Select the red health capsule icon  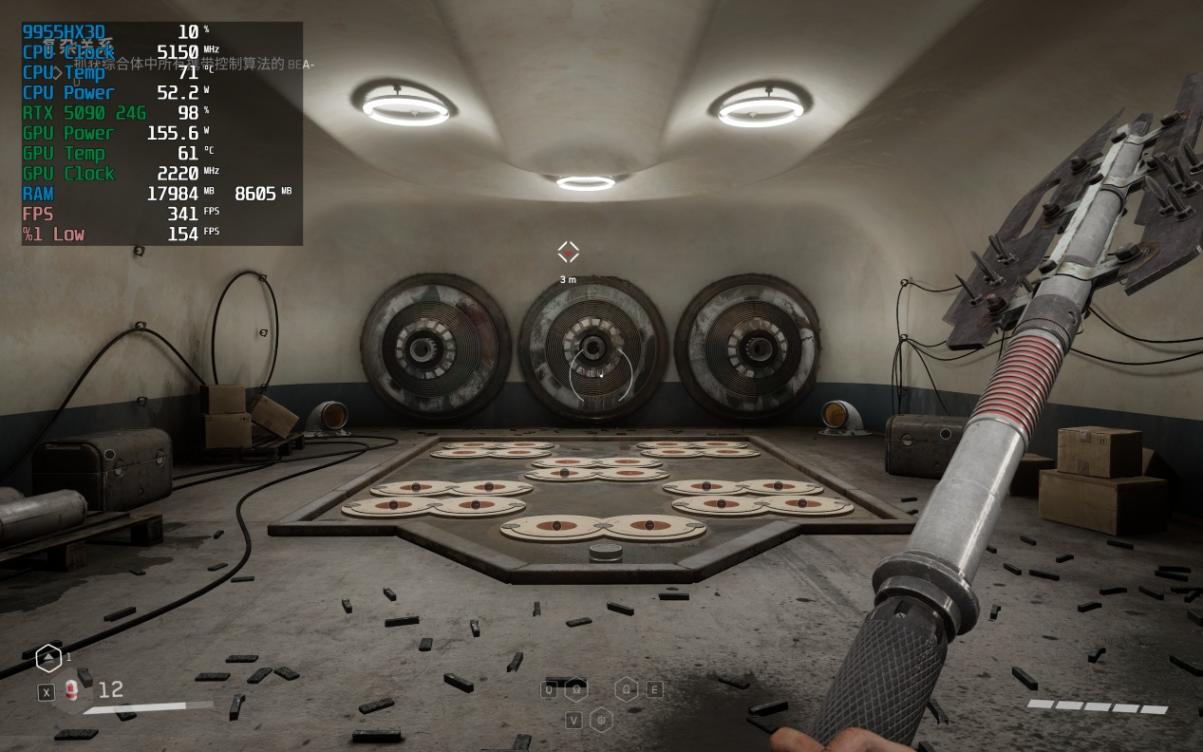pyautogui.click(x=72, y=689)
